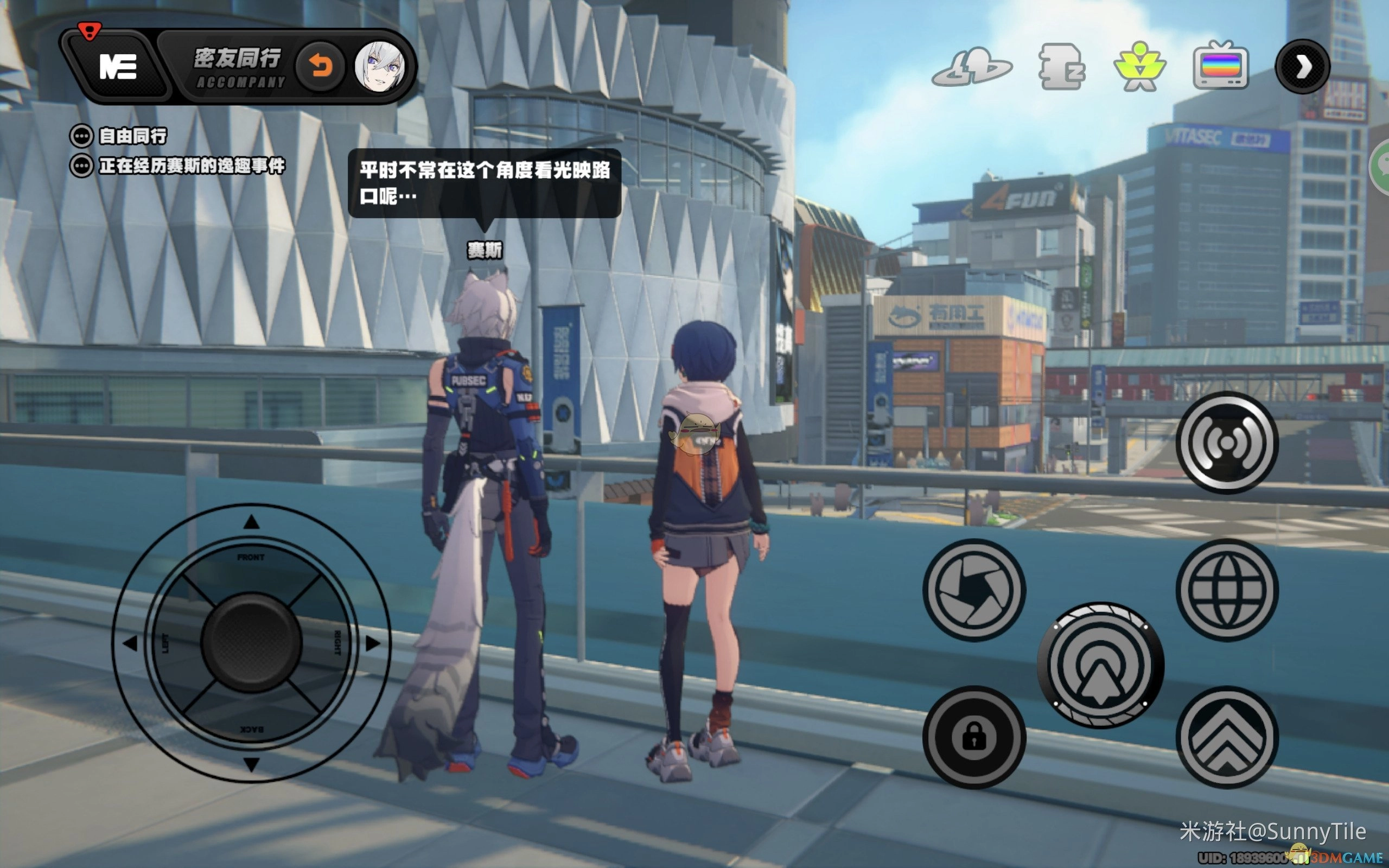Open the planet icon in the top bar
This screenshot has width=1389, height=868.
[x=972, y=68]
